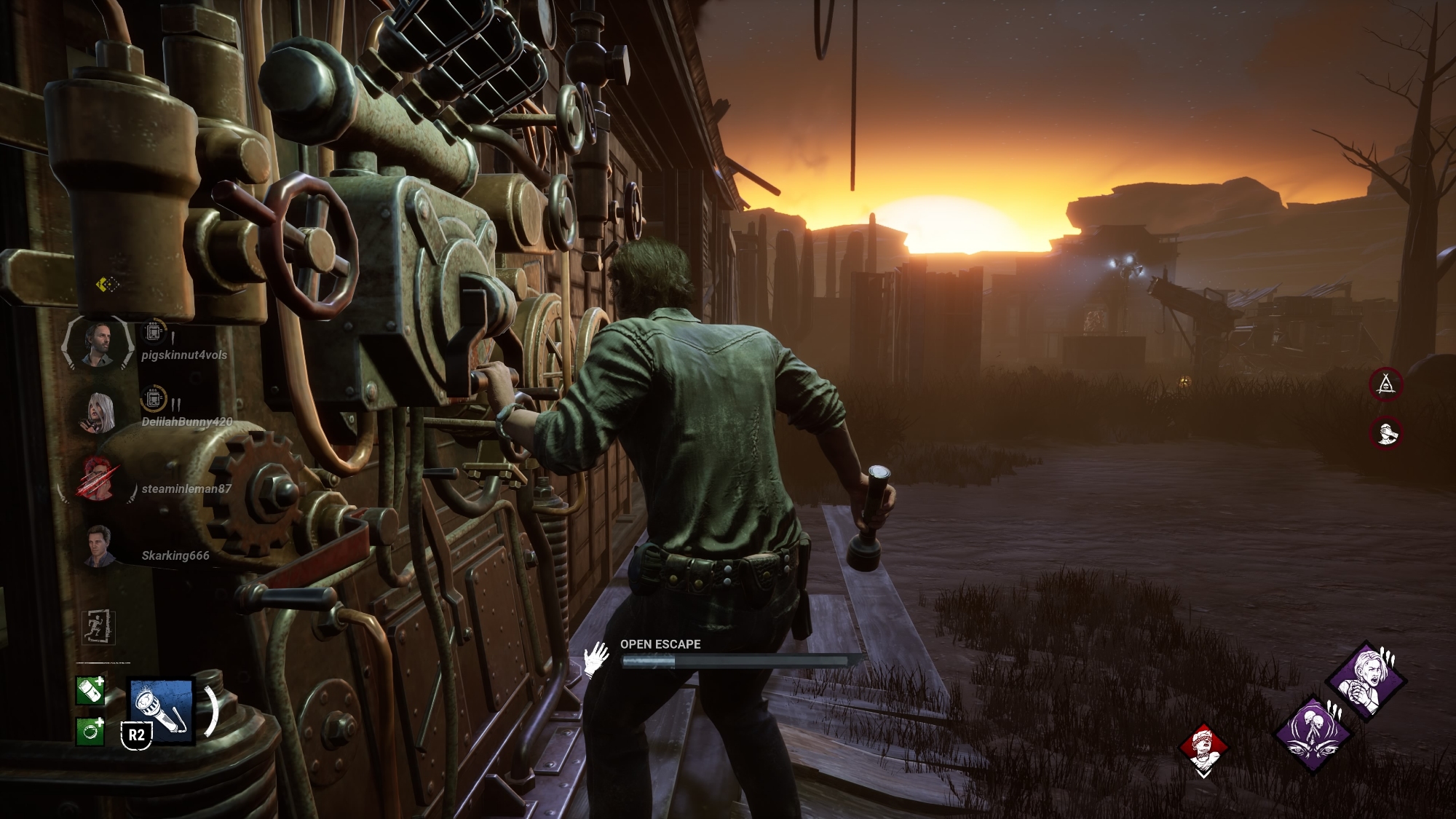Select the pigskinnut4vols survivor portrait

(x=97, y=344)
